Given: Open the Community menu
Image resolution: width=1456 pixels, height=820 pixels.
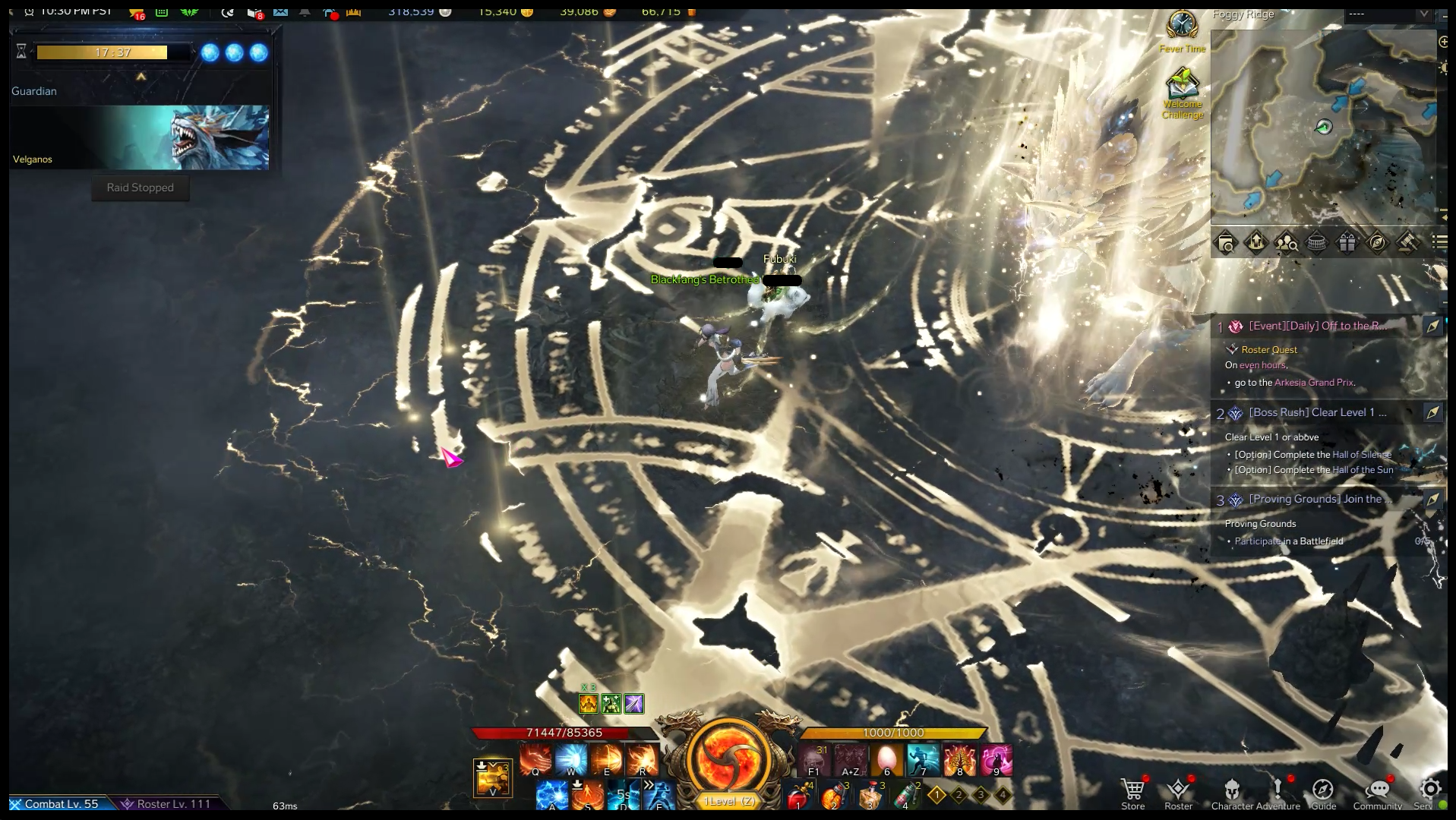Looking at the screenshot, I should [1377, 792].
